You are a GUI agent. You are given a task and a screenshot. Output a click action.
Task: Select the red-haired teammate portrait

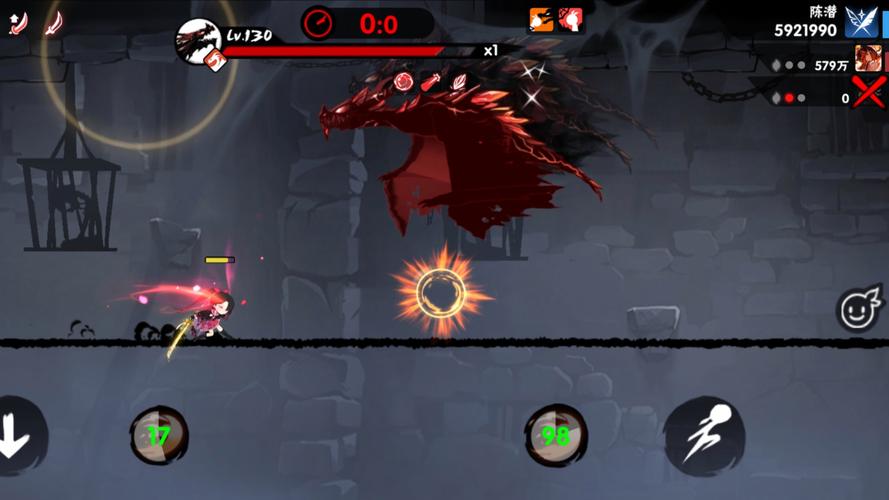click(x=867, y=60)
